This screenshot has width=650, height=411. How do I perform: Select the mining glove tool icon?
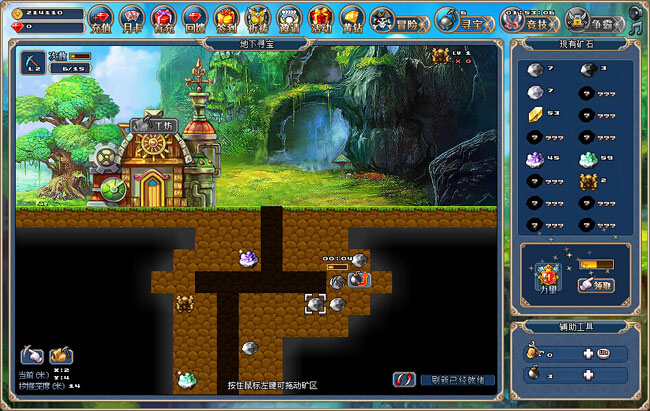[x=32, y=354]
